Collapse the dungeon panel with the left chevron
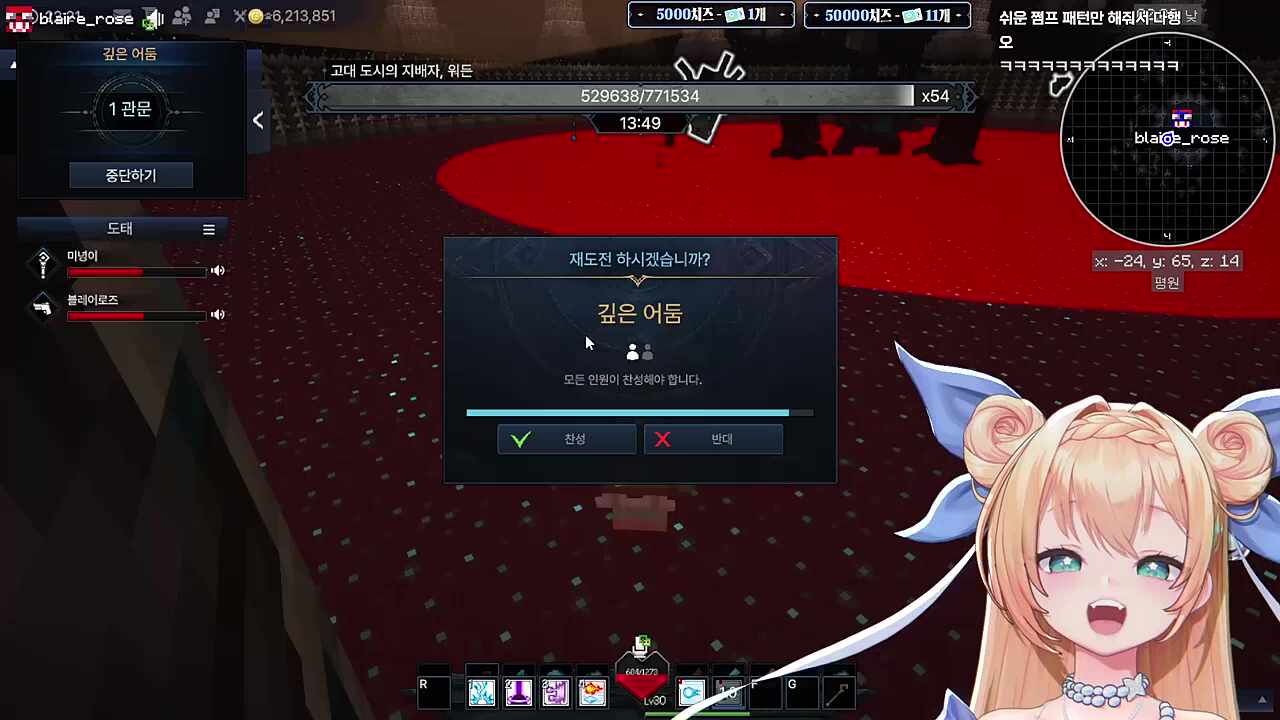This screenshot has height=720, width=1280. (x=257, y=120)
